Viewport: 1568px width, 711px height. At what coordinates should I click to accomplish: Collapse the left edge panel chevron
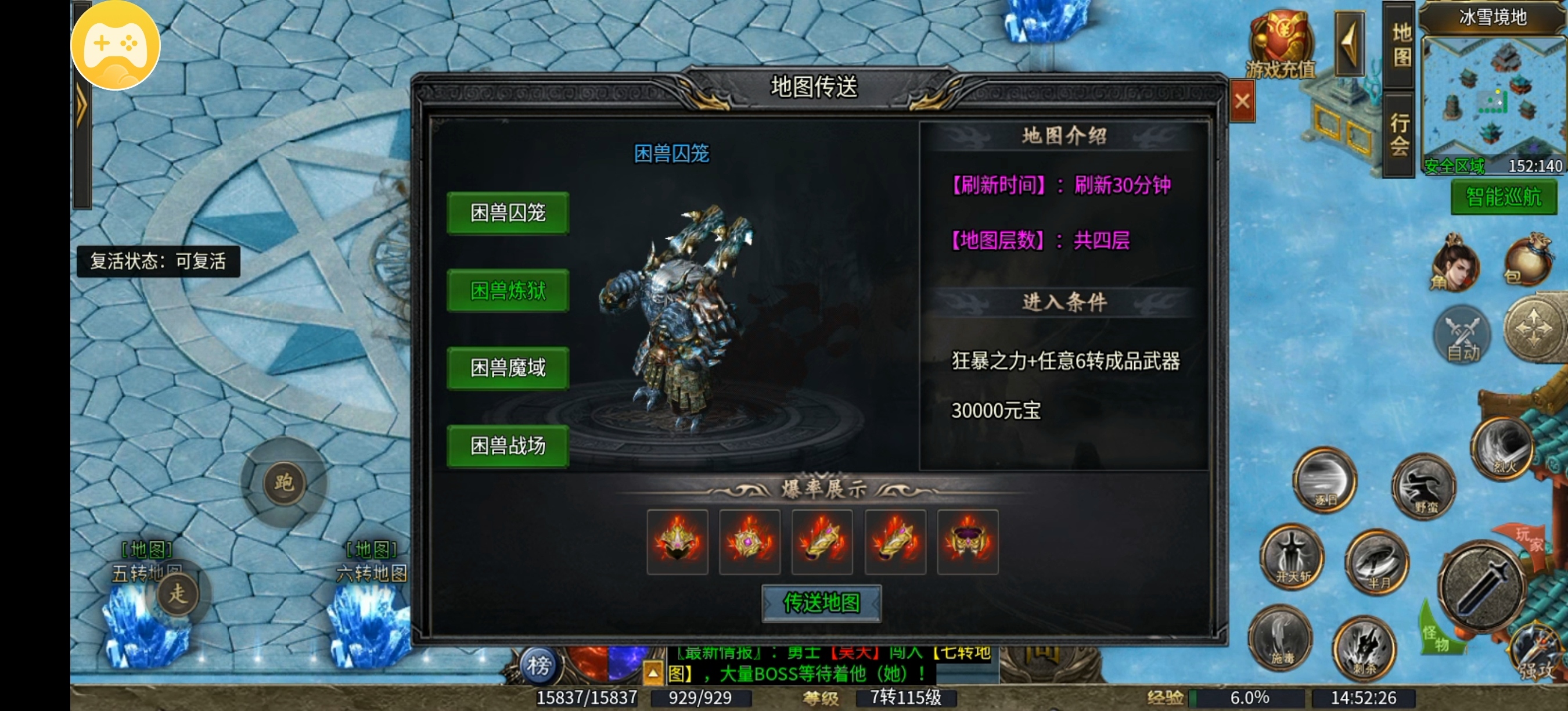pos(83,103)
